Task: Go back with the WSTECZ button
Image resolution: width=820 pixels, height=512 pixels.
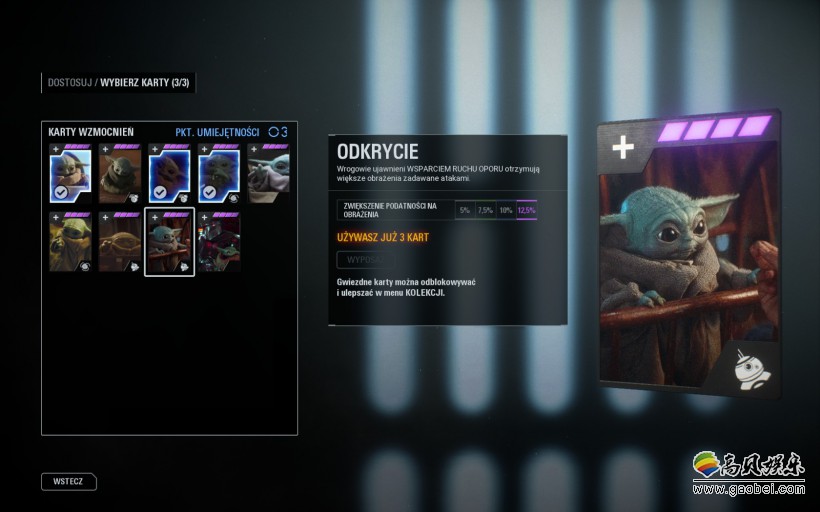Action: pos(69,481)
